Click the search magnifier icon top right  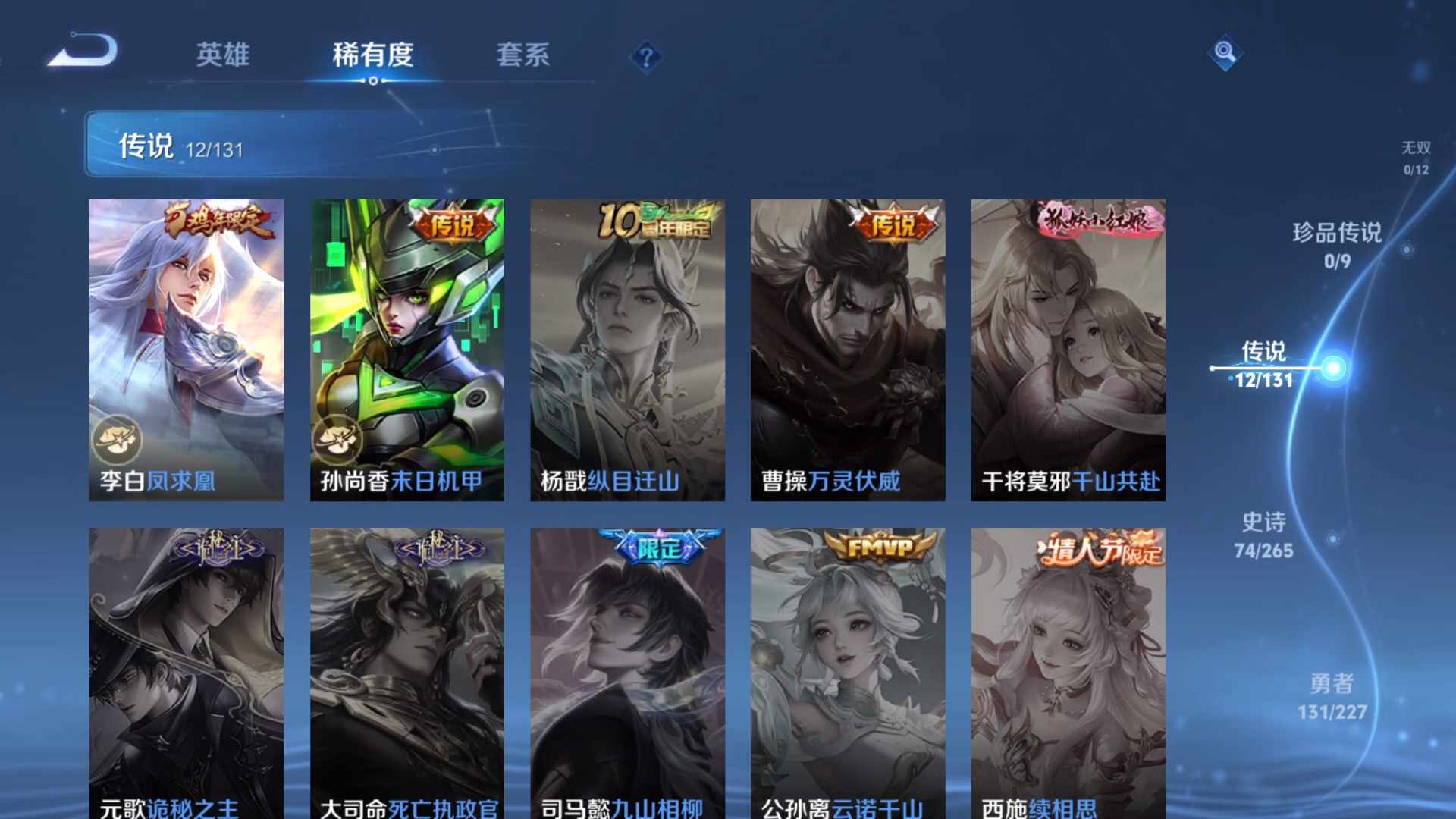coord(1224,53)
